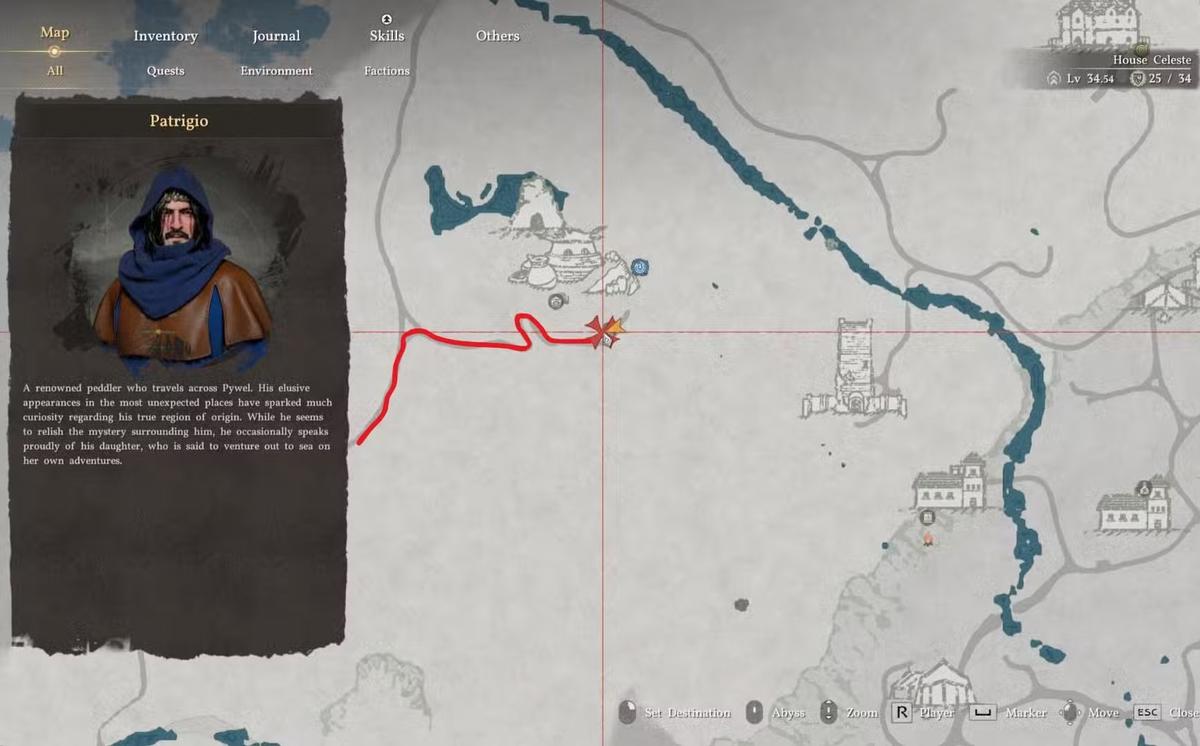
Task: Select the blue swirl map marker
Action: [x=640, y=267]
